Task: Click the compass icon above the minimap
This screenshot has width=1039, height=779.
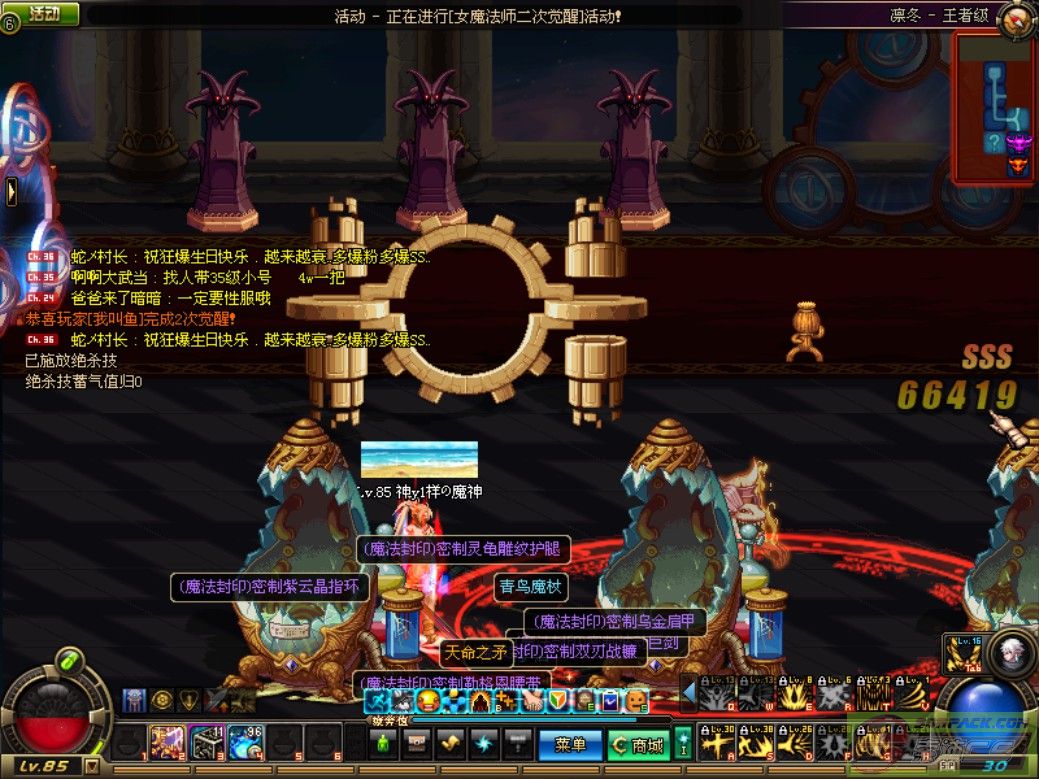Action: tap(1016, 19)
